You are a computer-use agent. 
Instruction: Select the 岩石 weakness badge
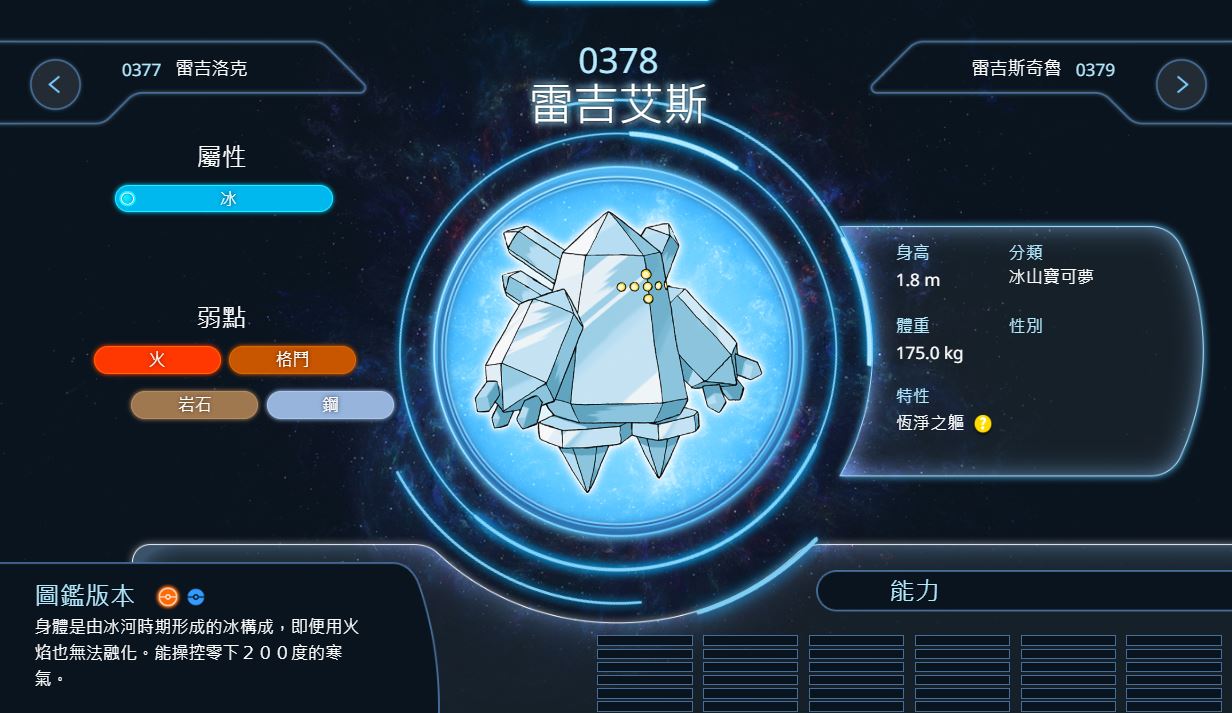point(194,405)
